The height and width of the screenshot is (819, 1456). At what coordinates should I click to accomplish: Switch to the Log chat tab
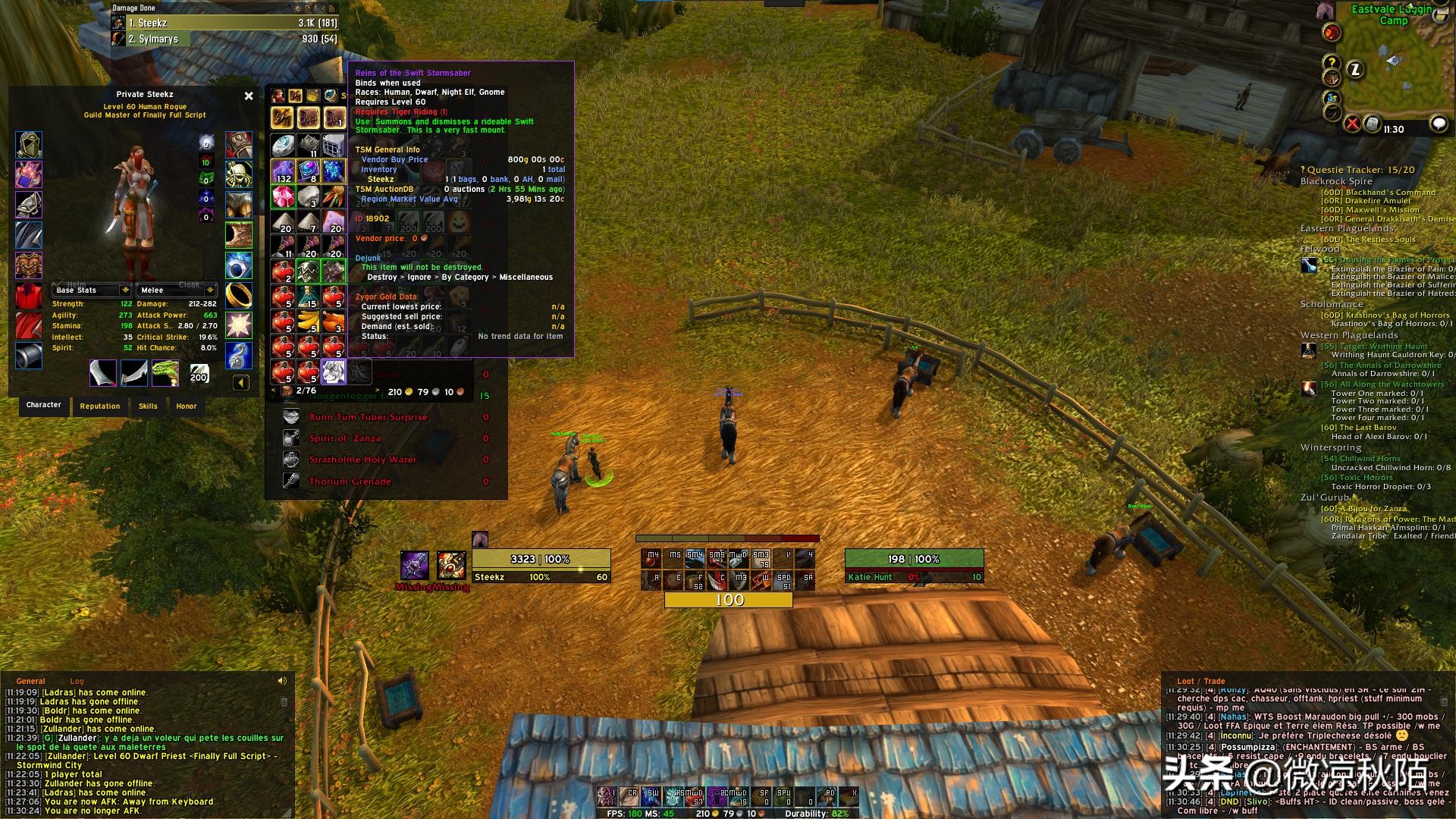[x=77, y=681]
